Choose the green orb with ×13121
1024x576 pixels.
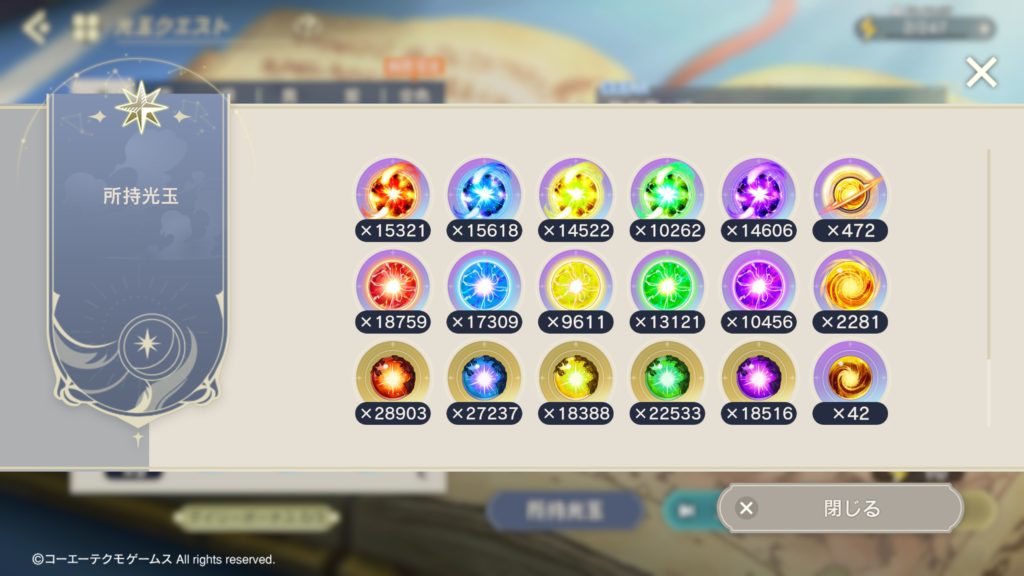pos(667,284)
